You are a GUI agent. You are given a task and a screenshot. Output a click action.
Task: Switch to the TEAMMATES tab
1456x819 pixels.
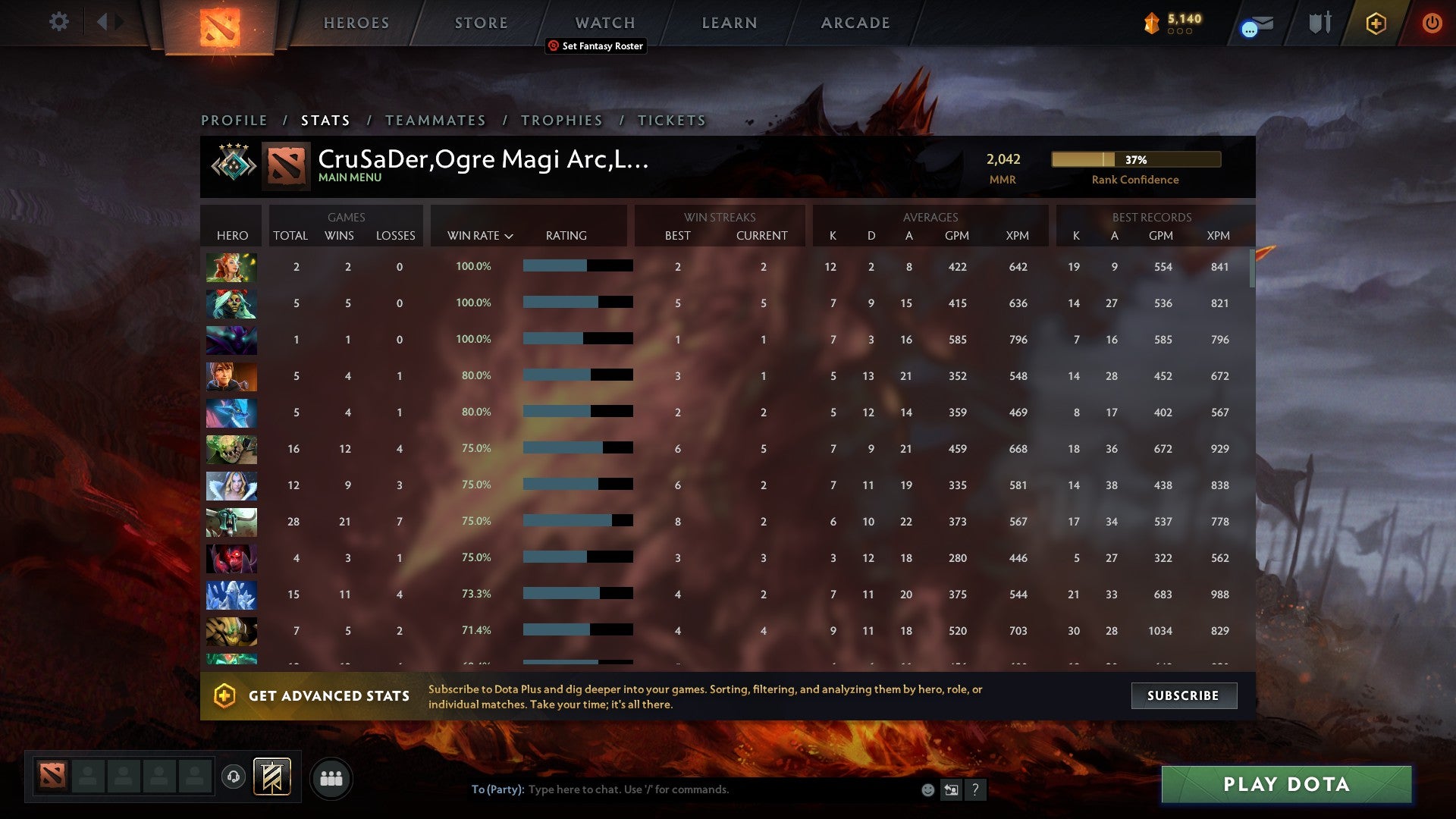tap(436, 120)
